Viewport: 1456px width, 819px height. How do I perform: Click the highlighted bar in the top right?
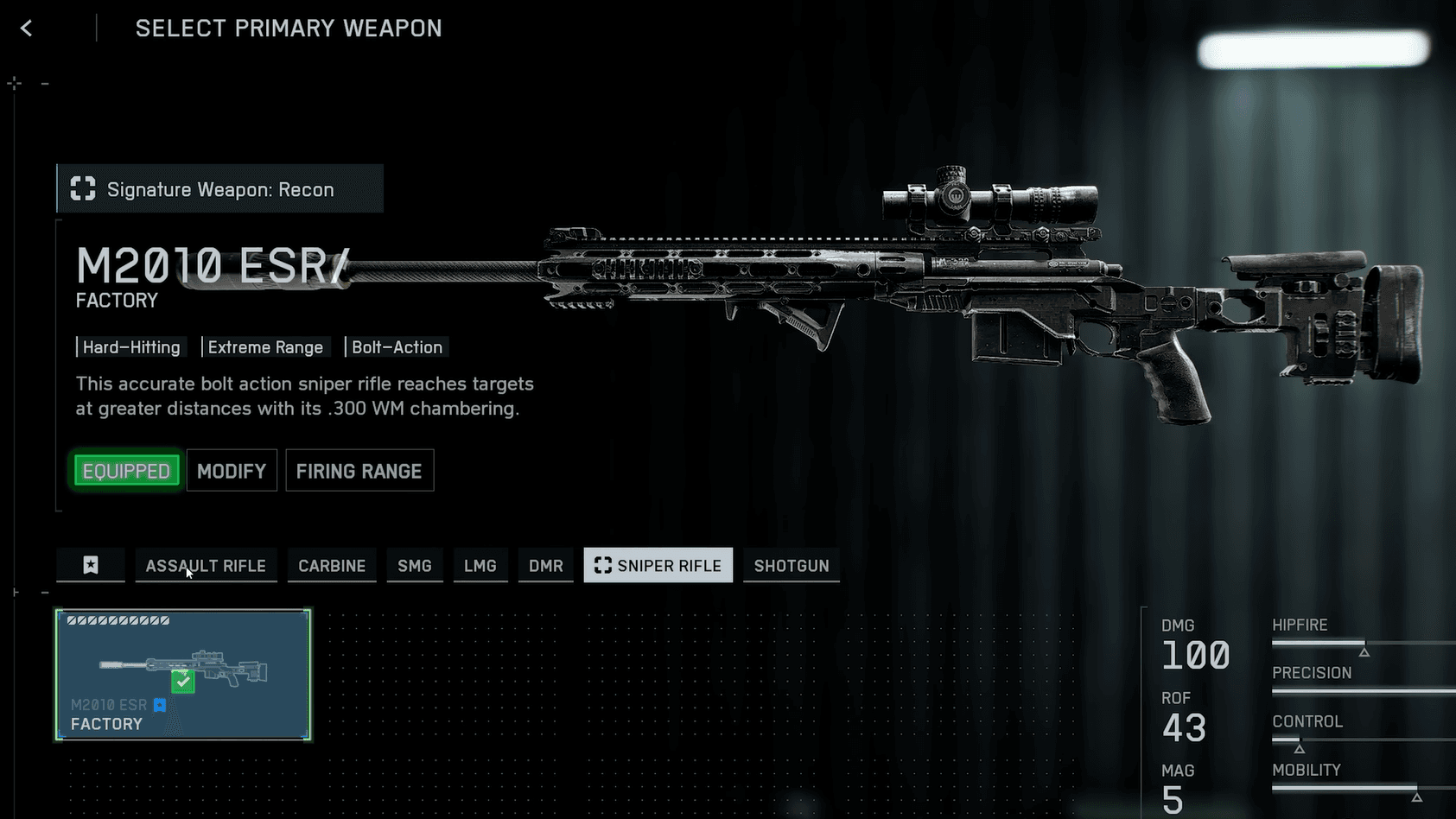(x=1312, y=49)
